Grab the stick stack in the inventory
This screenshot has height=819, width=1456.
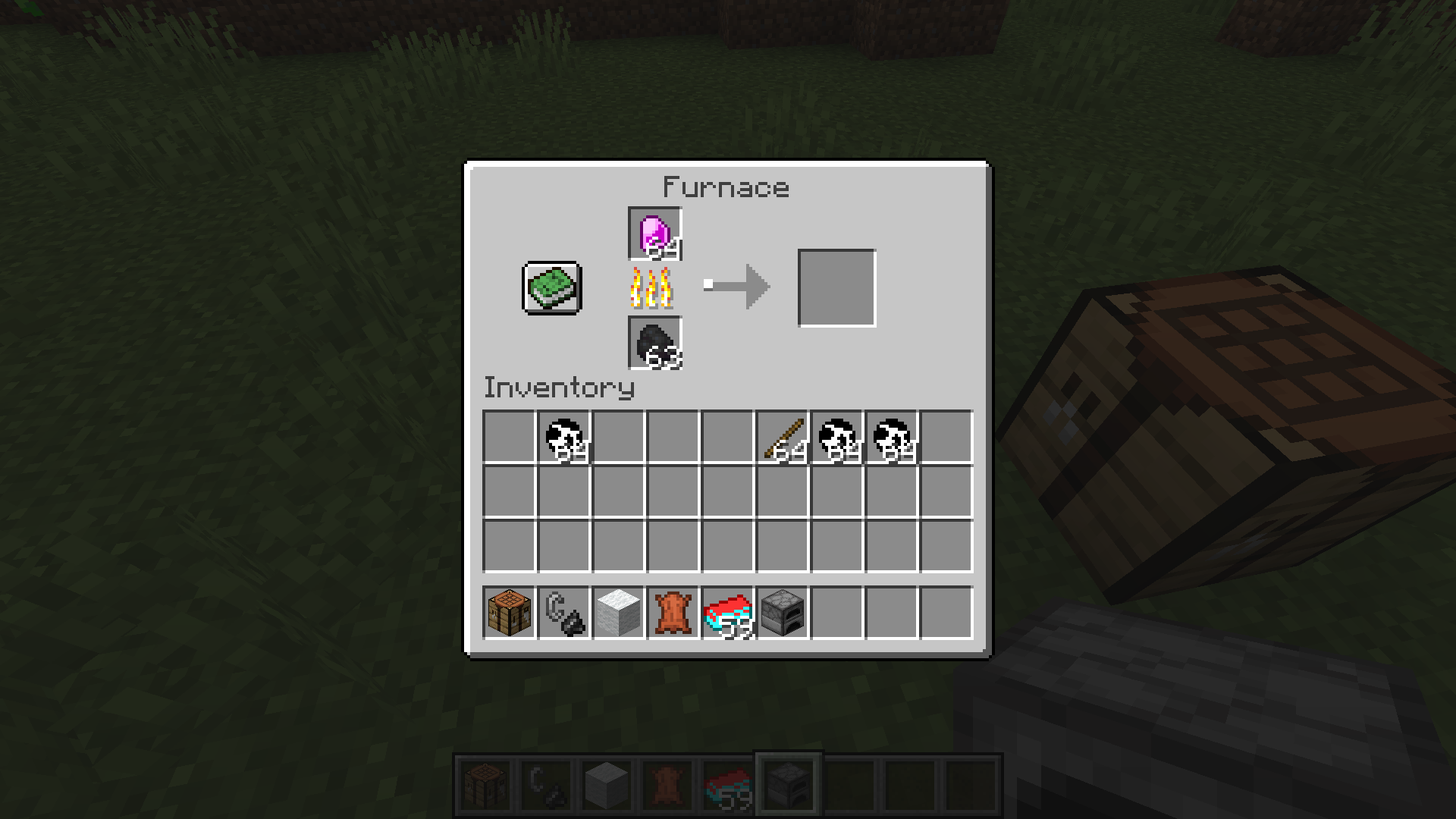[783, 438]
